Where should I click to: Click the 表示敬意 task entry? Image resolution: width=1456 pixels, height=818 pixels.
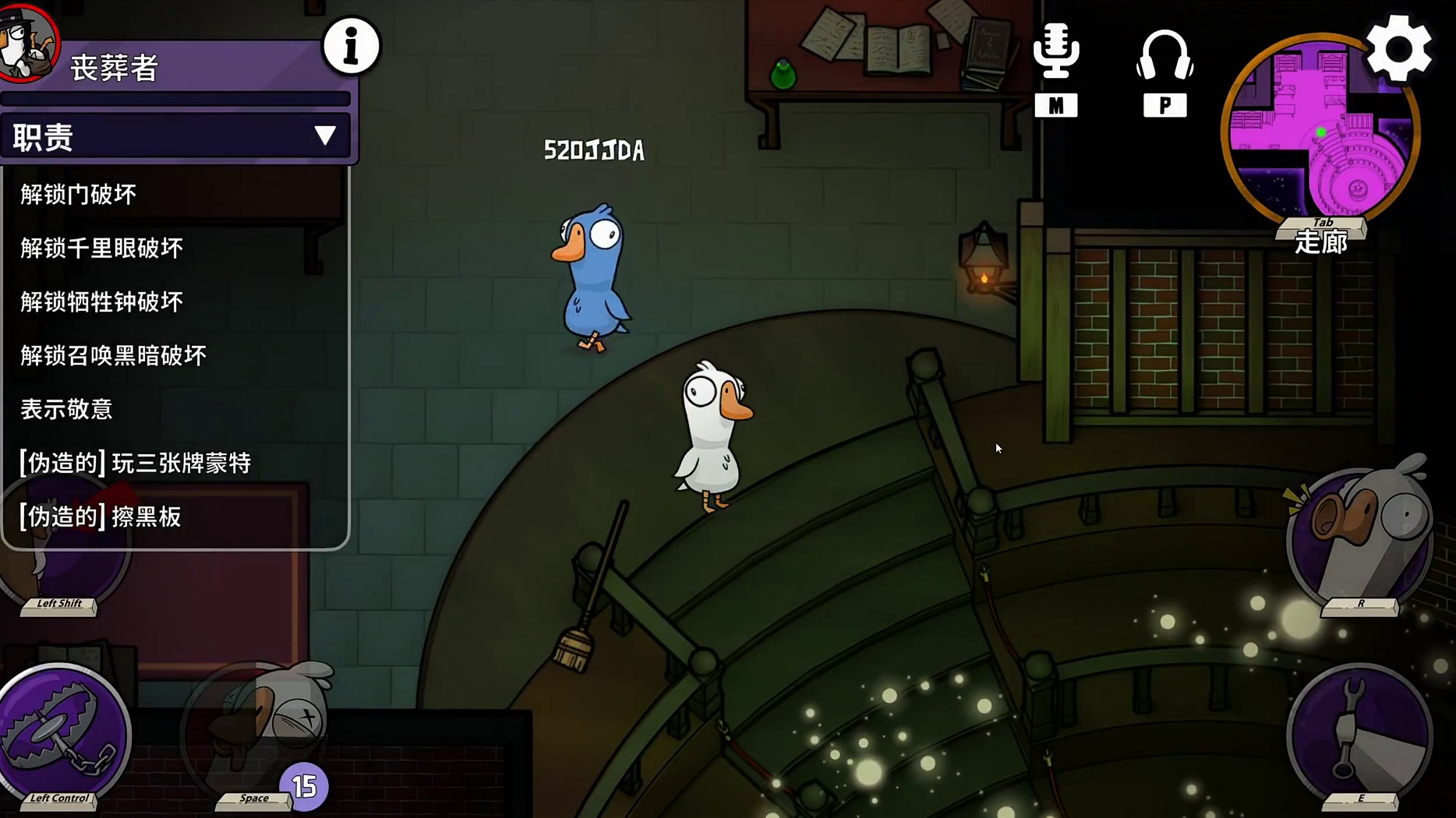66,409
